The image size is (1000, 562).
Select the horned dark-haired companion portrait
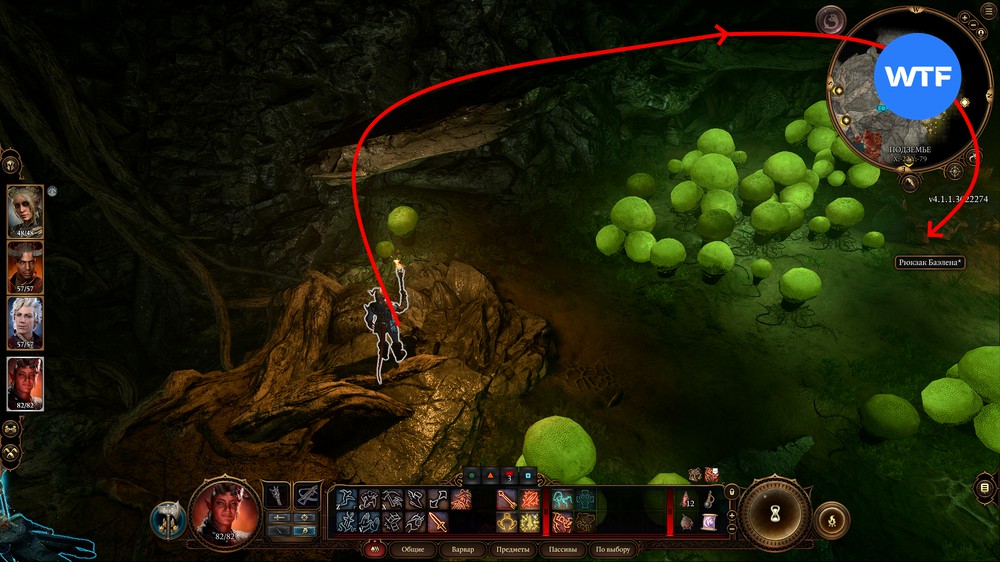tap(25, 265)
